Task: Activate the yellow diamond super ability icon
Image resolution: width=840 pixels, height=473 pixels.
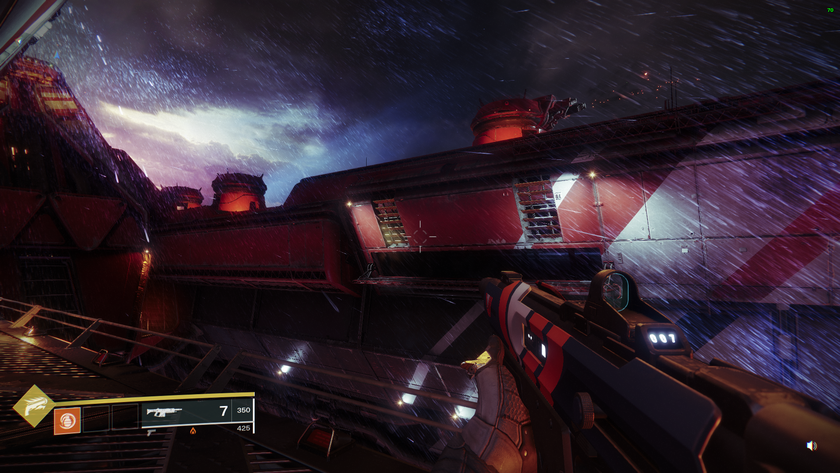Action: [x=34, y=406]
